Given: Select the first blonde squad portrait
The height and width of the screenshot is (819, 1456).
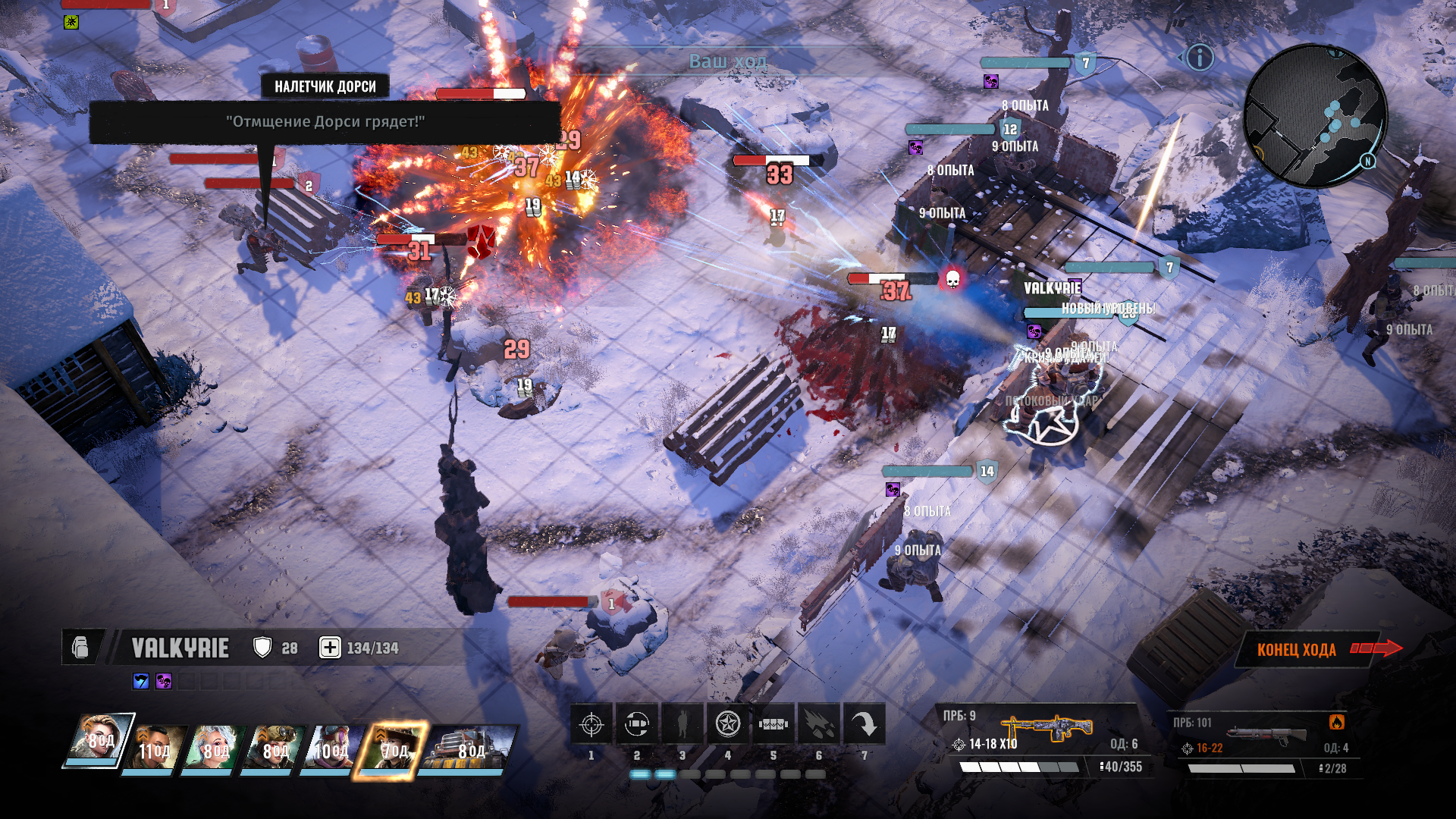Looking at the screenshot, I should [x=99, y=739].
